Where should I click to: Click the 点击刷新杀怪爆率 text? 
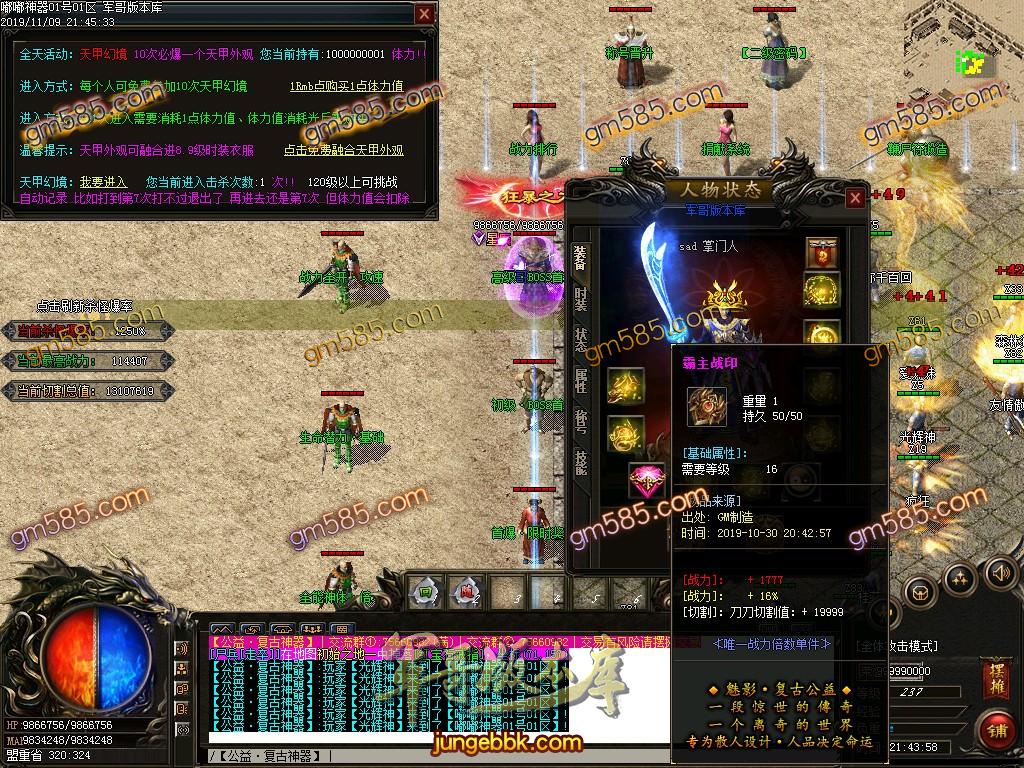(x=85, y=306)
